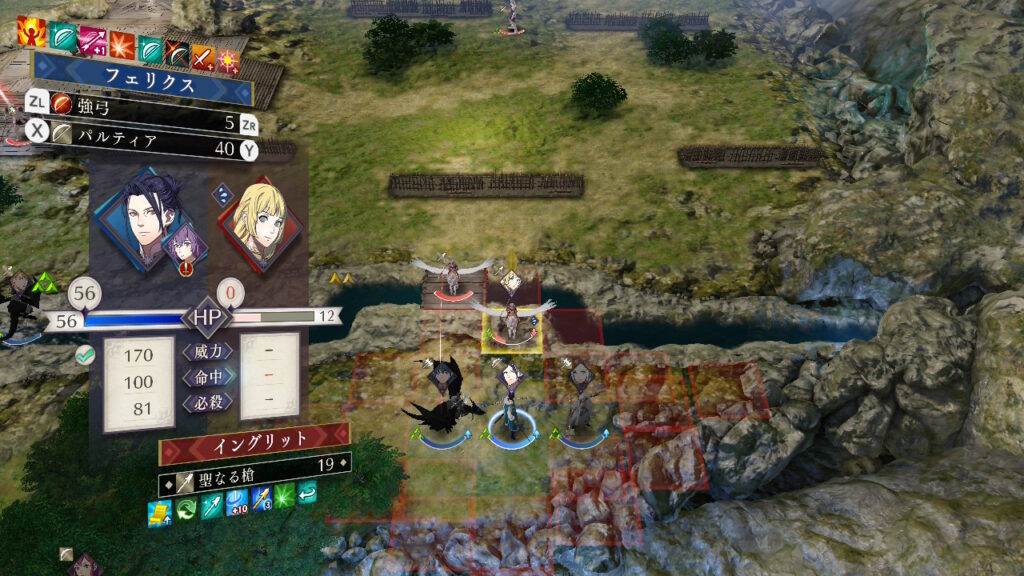Select the blonde enemy Ingrid portrait
Image resolution: width=1024 pixels, height=576 pixels.
(x=258, y=221)
